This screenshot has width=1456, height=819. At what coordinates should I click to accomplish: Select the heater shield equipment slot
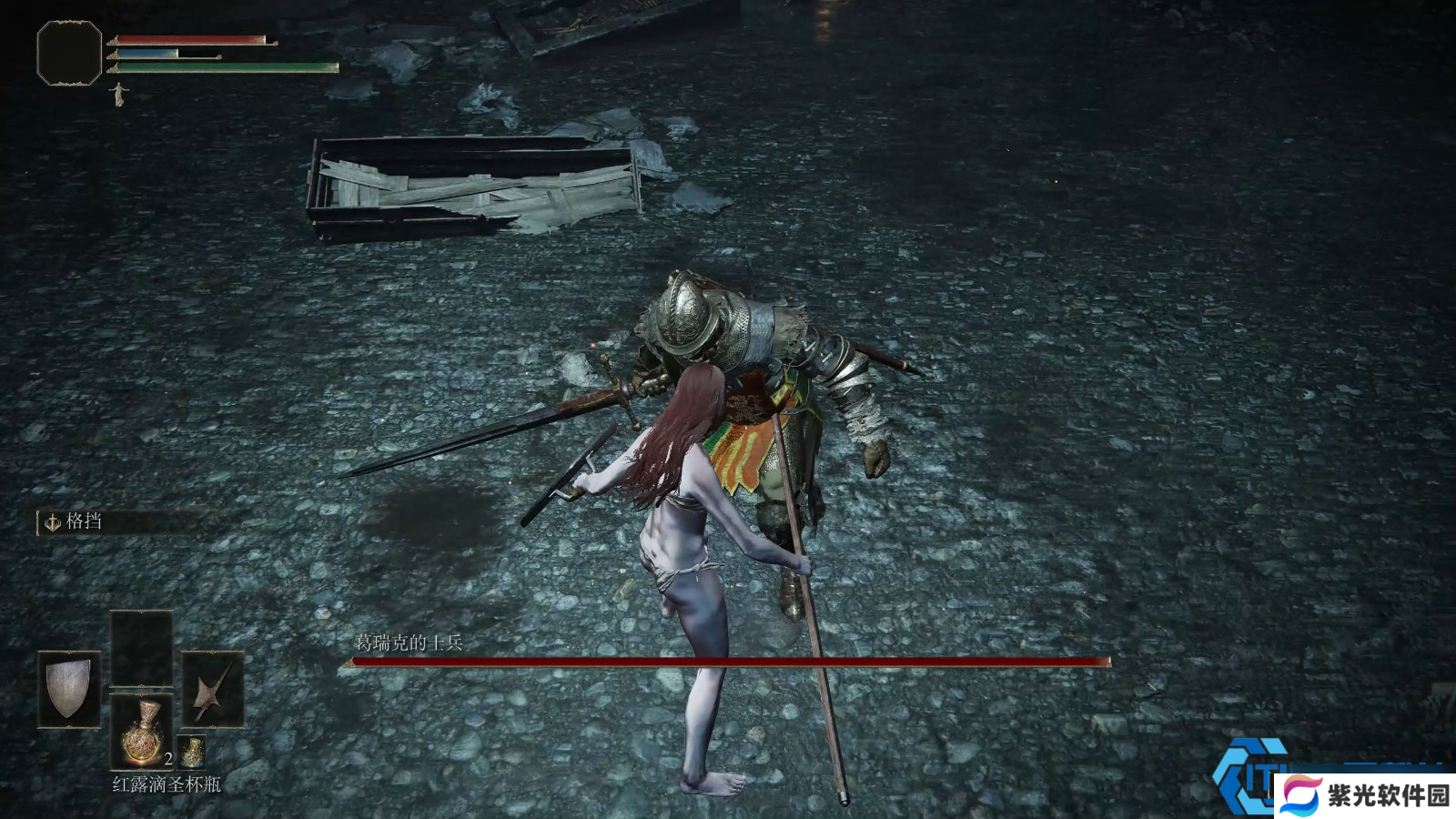point(69,689)
